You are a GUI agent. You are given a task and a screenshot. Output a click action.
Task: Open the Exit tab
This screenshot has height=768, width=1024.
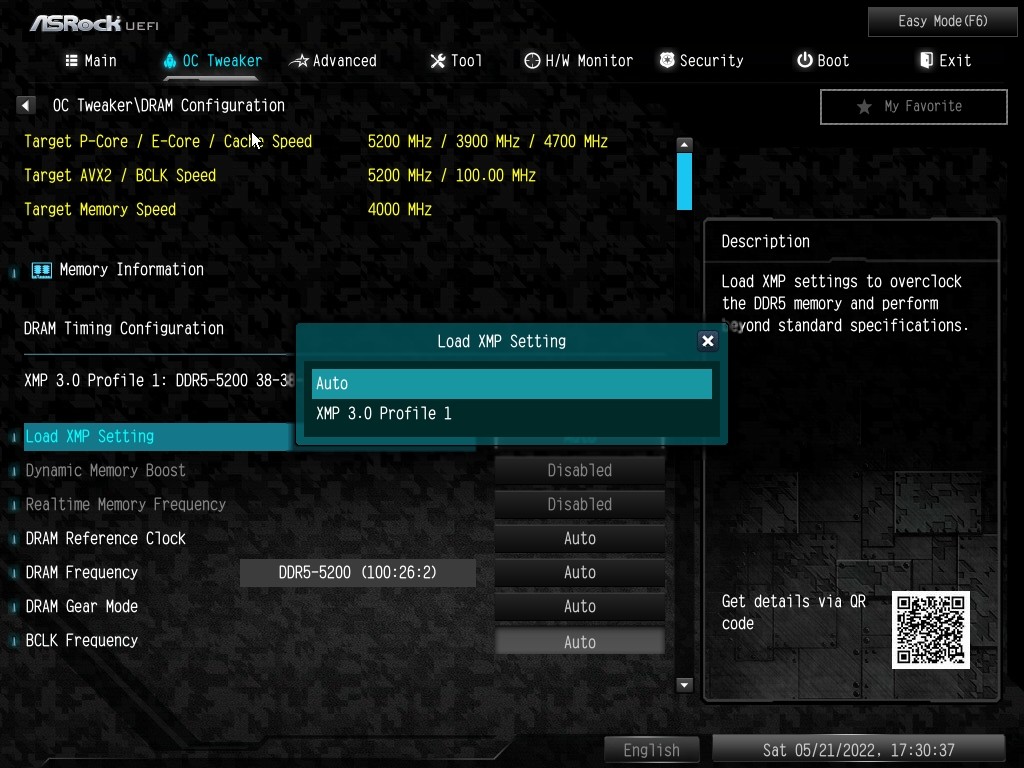(x=945, y=61)
